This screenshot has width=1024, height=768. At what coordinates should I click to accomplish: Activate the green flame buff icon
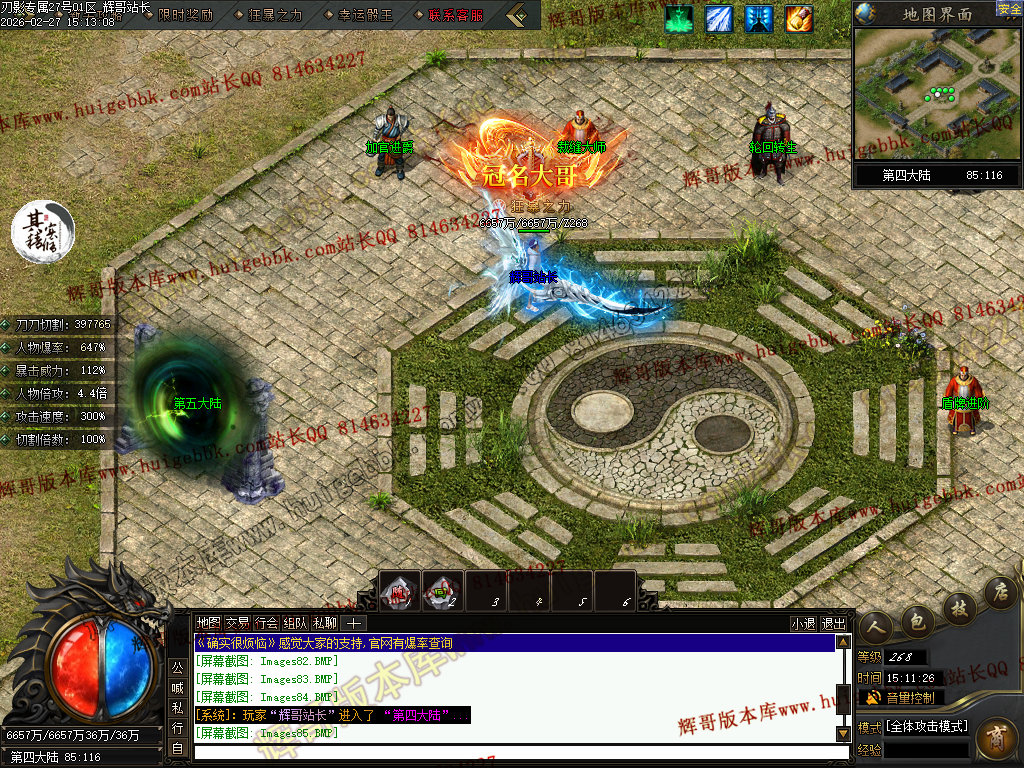click(x=680, y=18)
